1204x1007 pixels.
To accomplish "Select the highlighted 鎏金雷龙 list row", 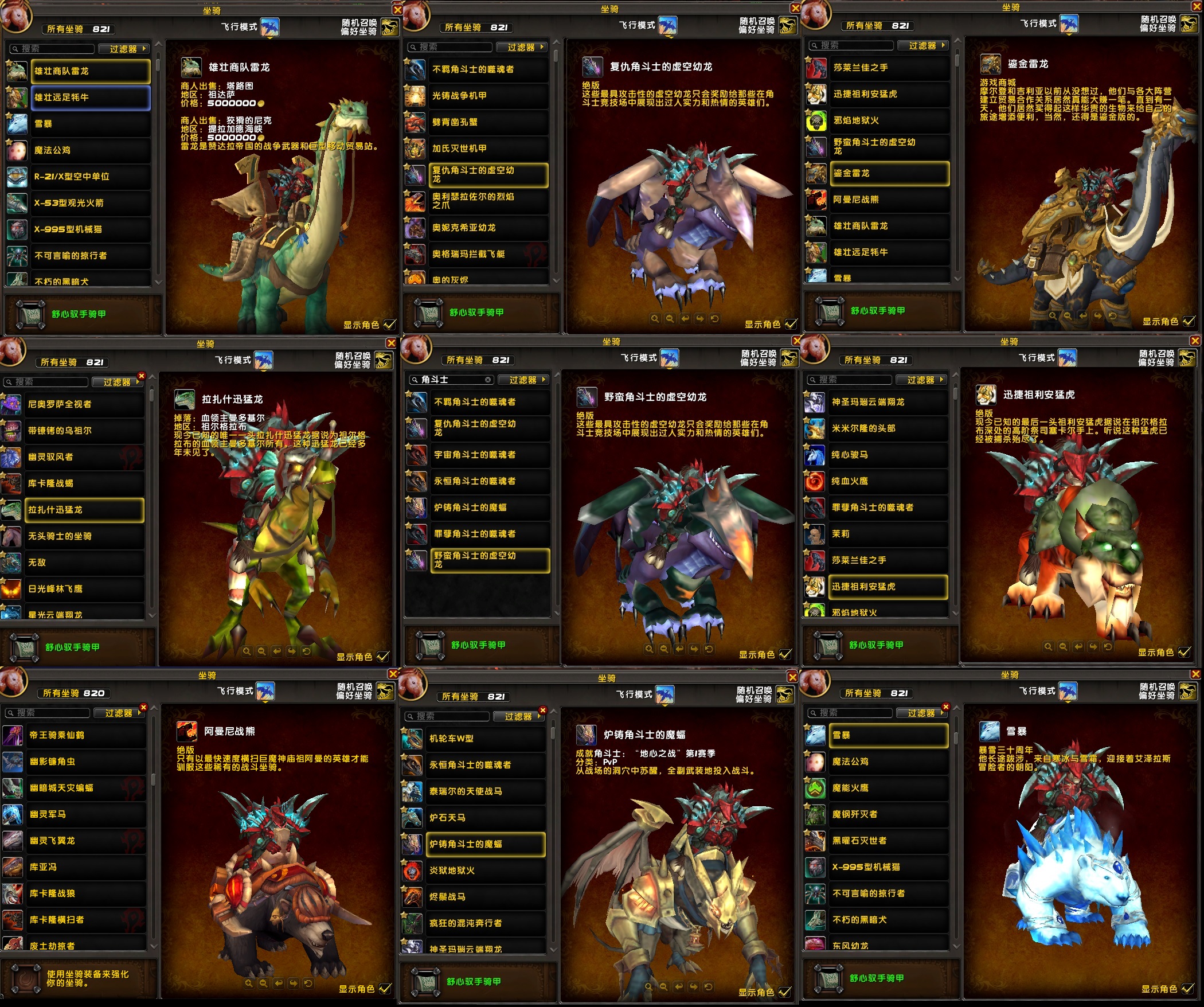I will 889,173.
